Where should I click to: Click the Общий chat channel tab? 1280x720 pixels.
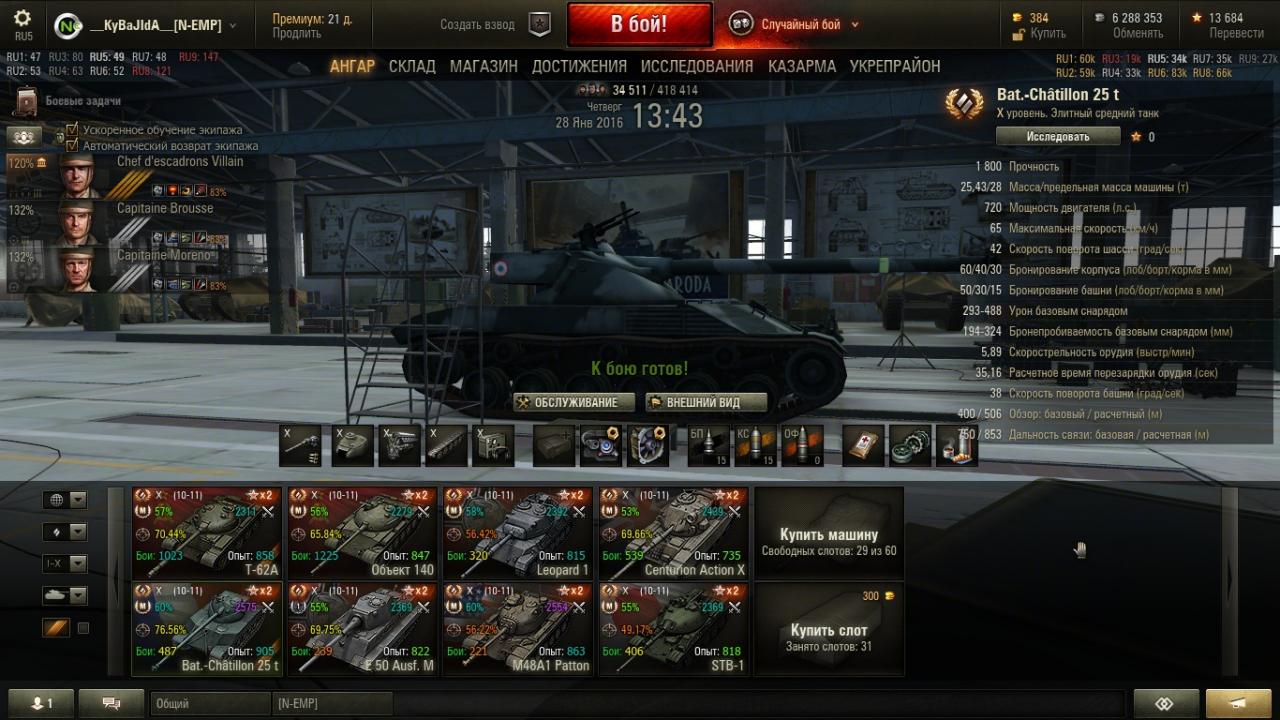click(210, 704)
